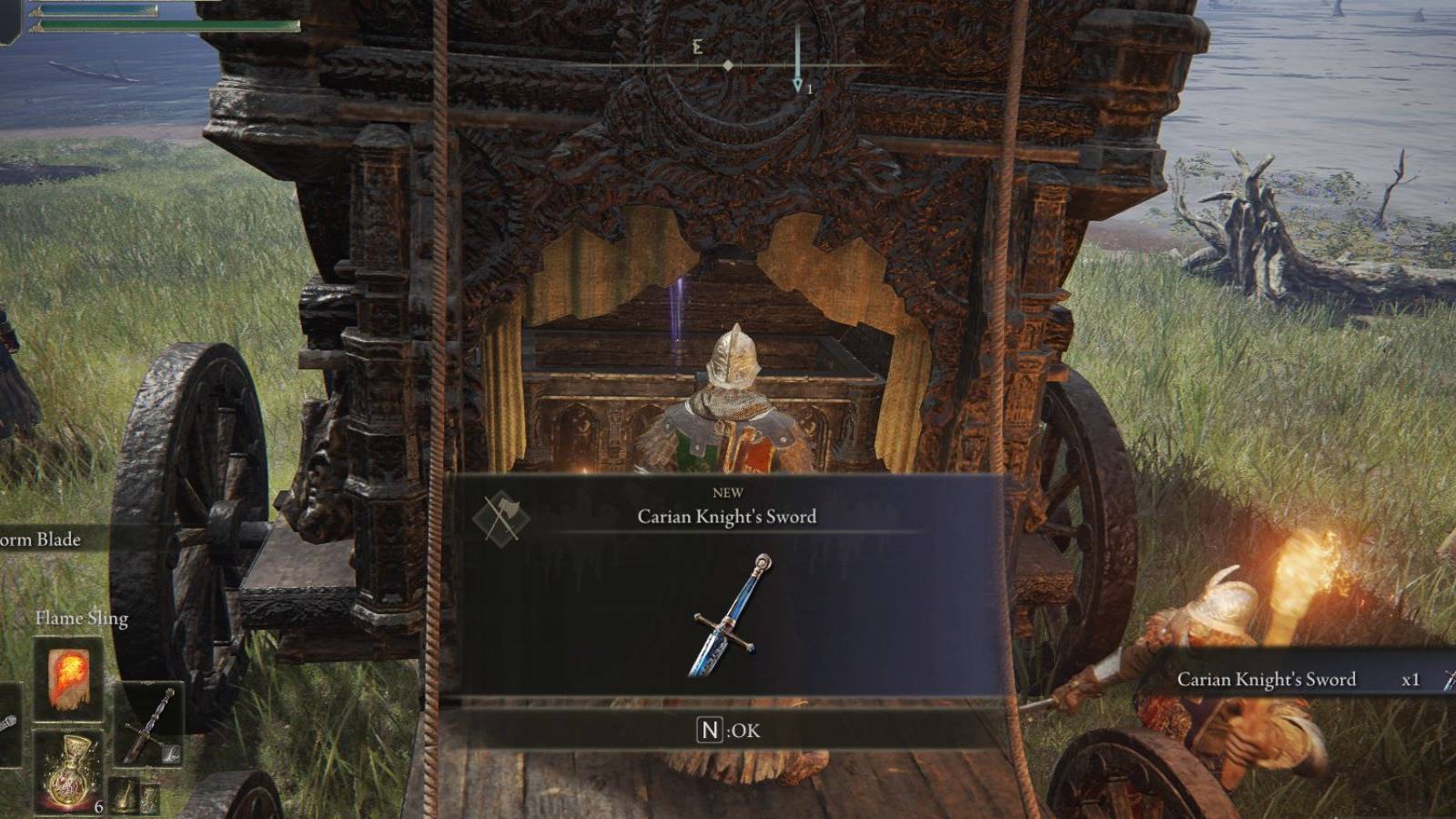
Task: Click the Storm Blade label
Action: pos(38,539)
